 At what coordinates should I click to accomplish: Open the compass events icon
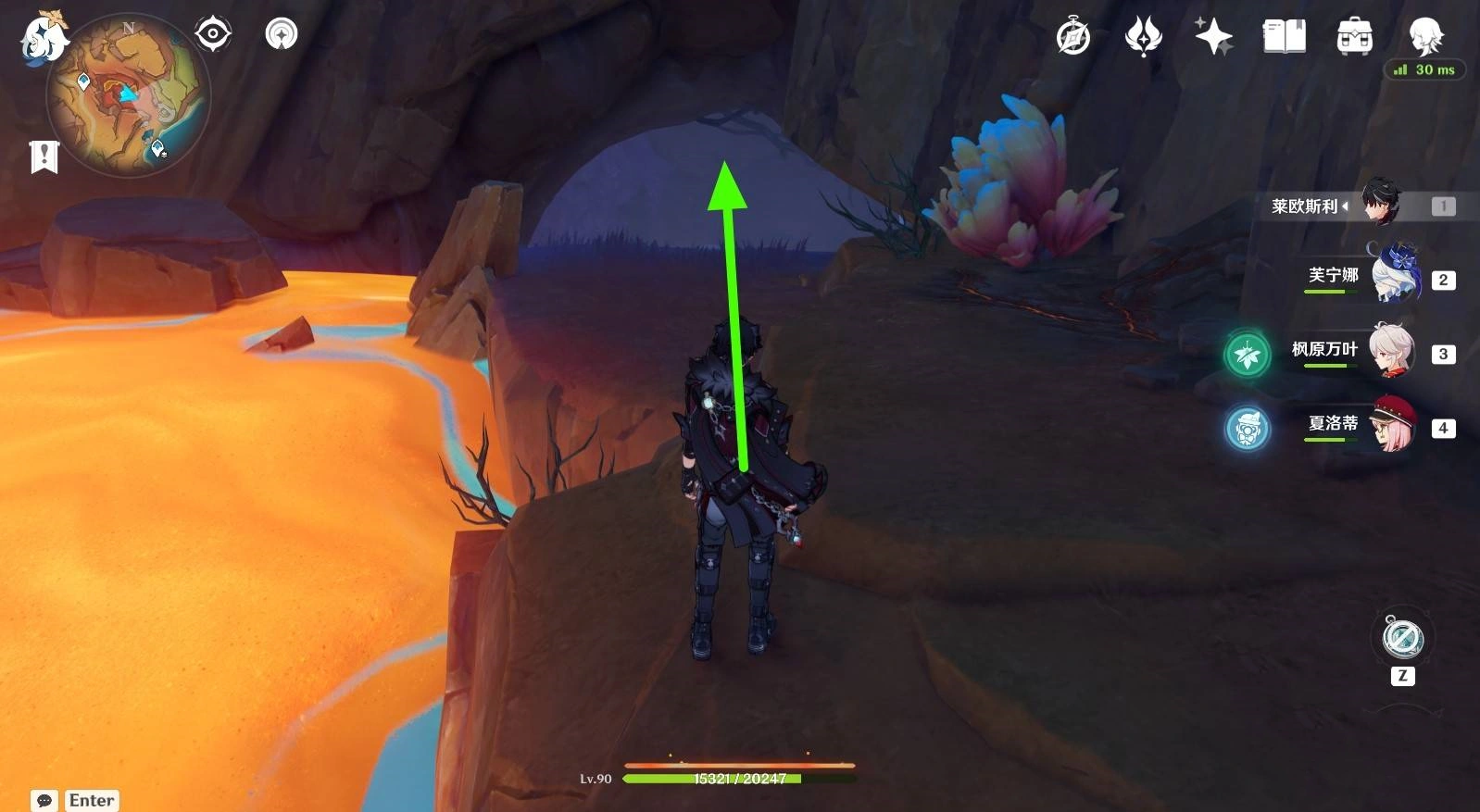(x=1073, y=37)
